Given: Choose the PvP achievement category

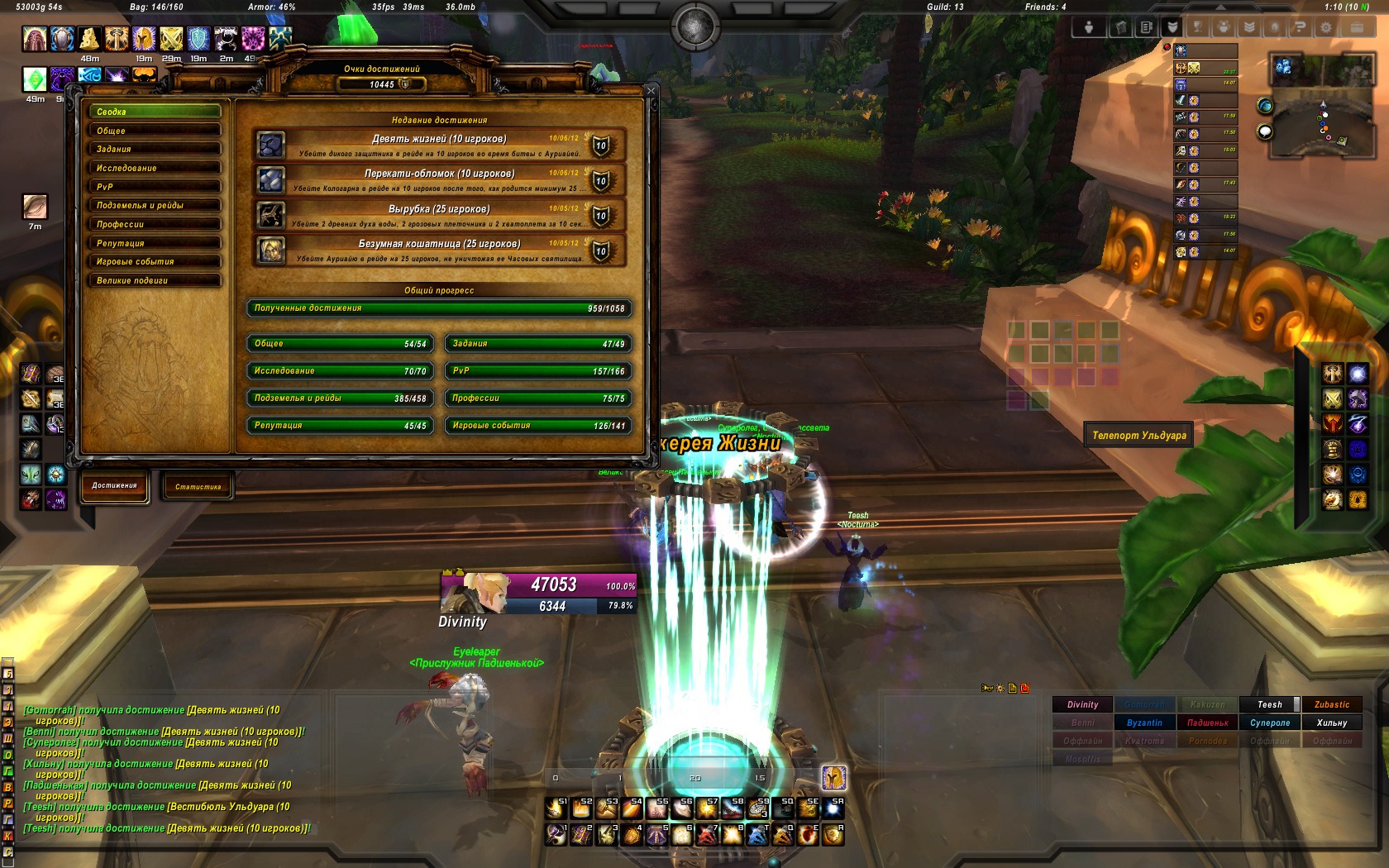Looking at the screenshot, I should point(155,187).
